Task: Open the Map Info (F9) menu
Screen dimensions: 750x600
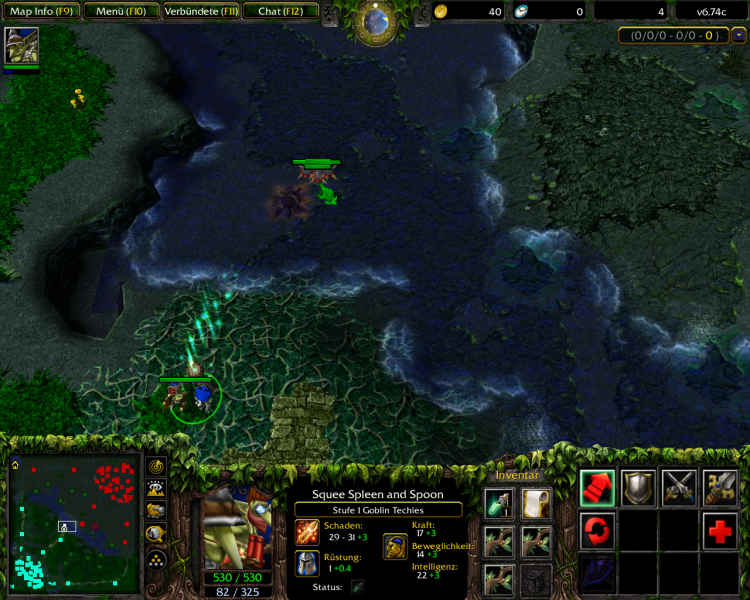Action: pyautogui.click(x=39, y=11)
